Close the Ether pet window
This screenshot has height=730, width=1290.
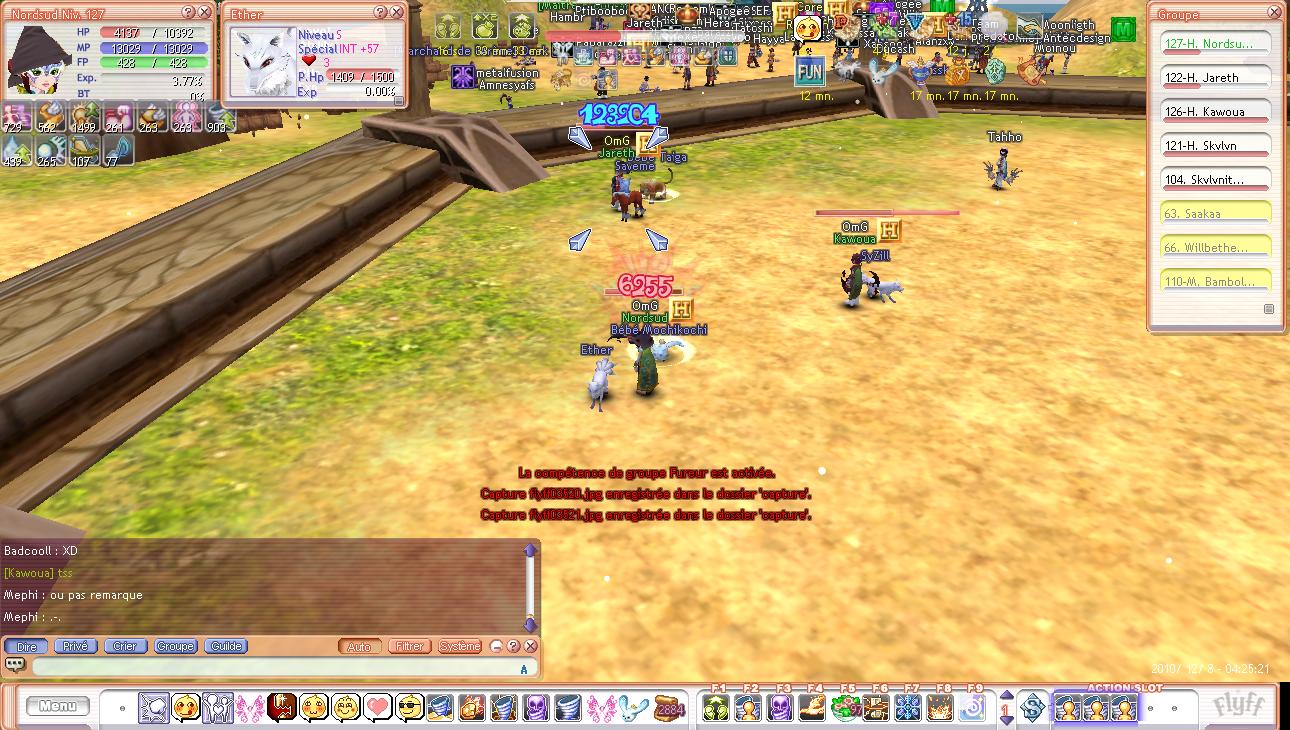click(397, 13)
